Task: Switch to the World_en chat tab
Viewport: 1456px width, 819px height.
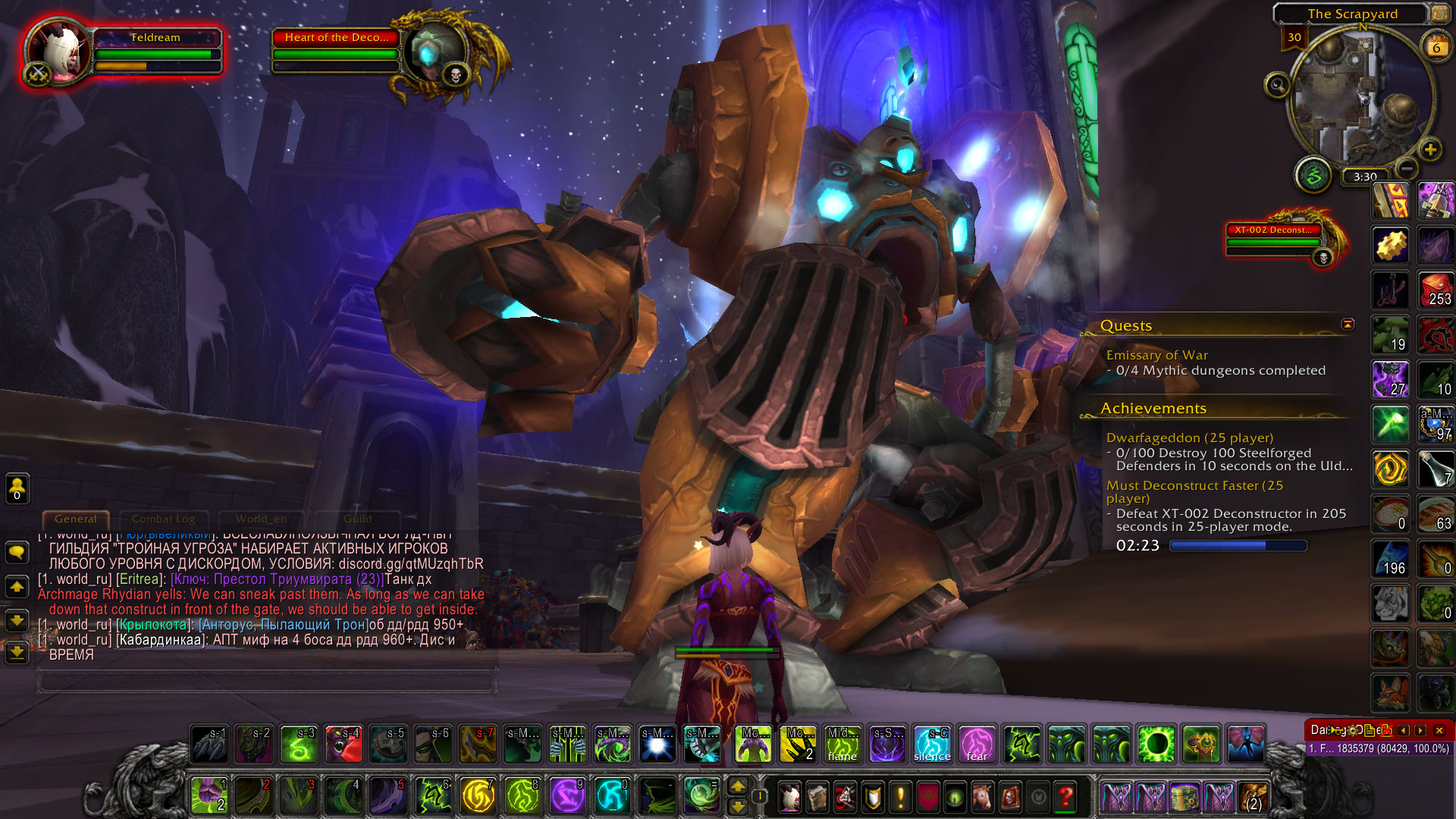Action: click(261, 519)
